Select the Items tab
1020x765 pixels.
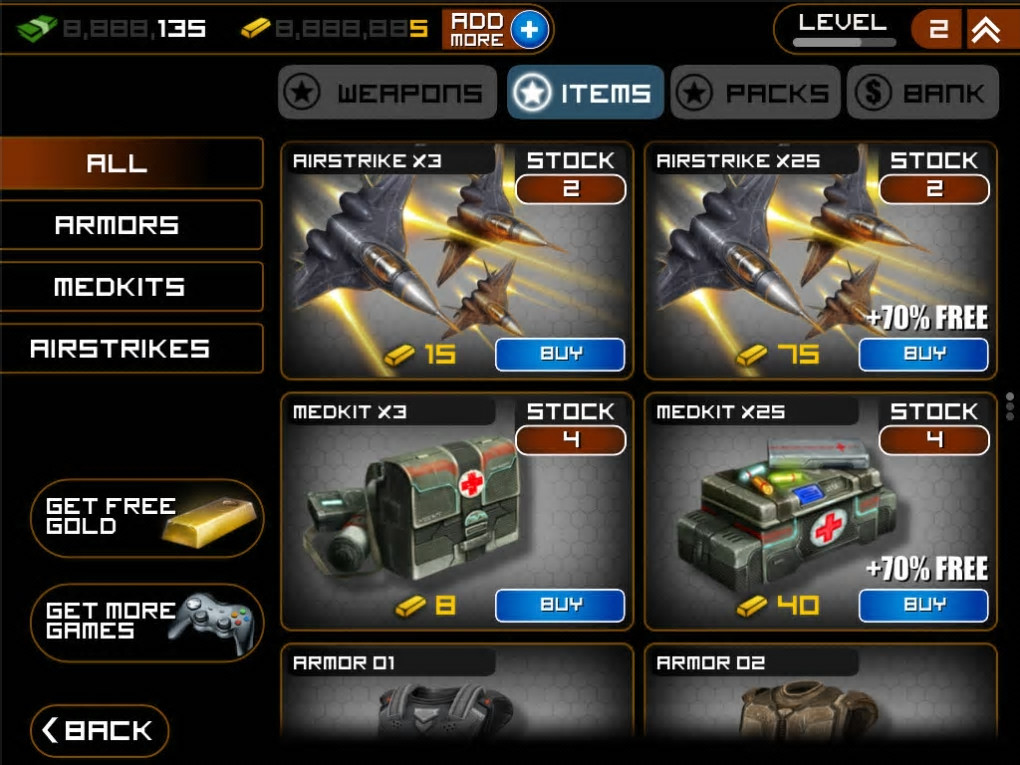[x=585, y=93]
